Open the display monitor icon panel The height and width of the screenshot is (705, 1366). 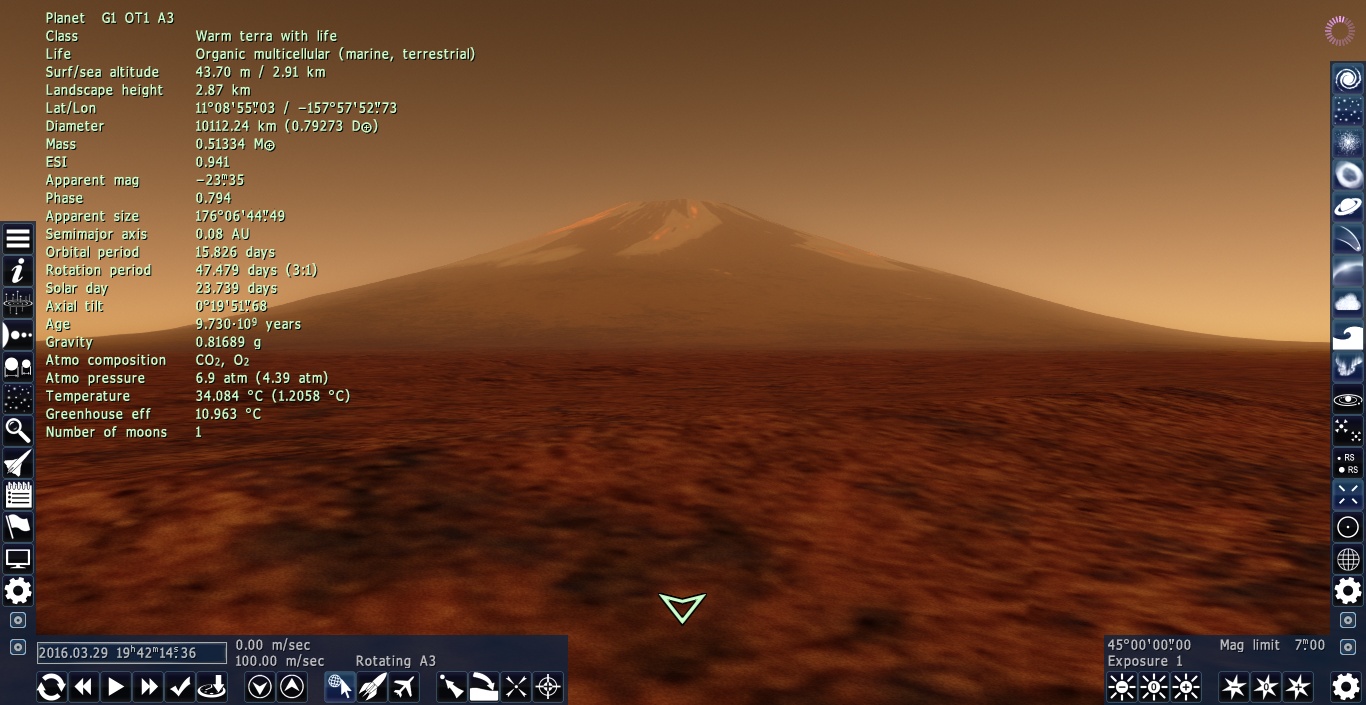(18, 559)
